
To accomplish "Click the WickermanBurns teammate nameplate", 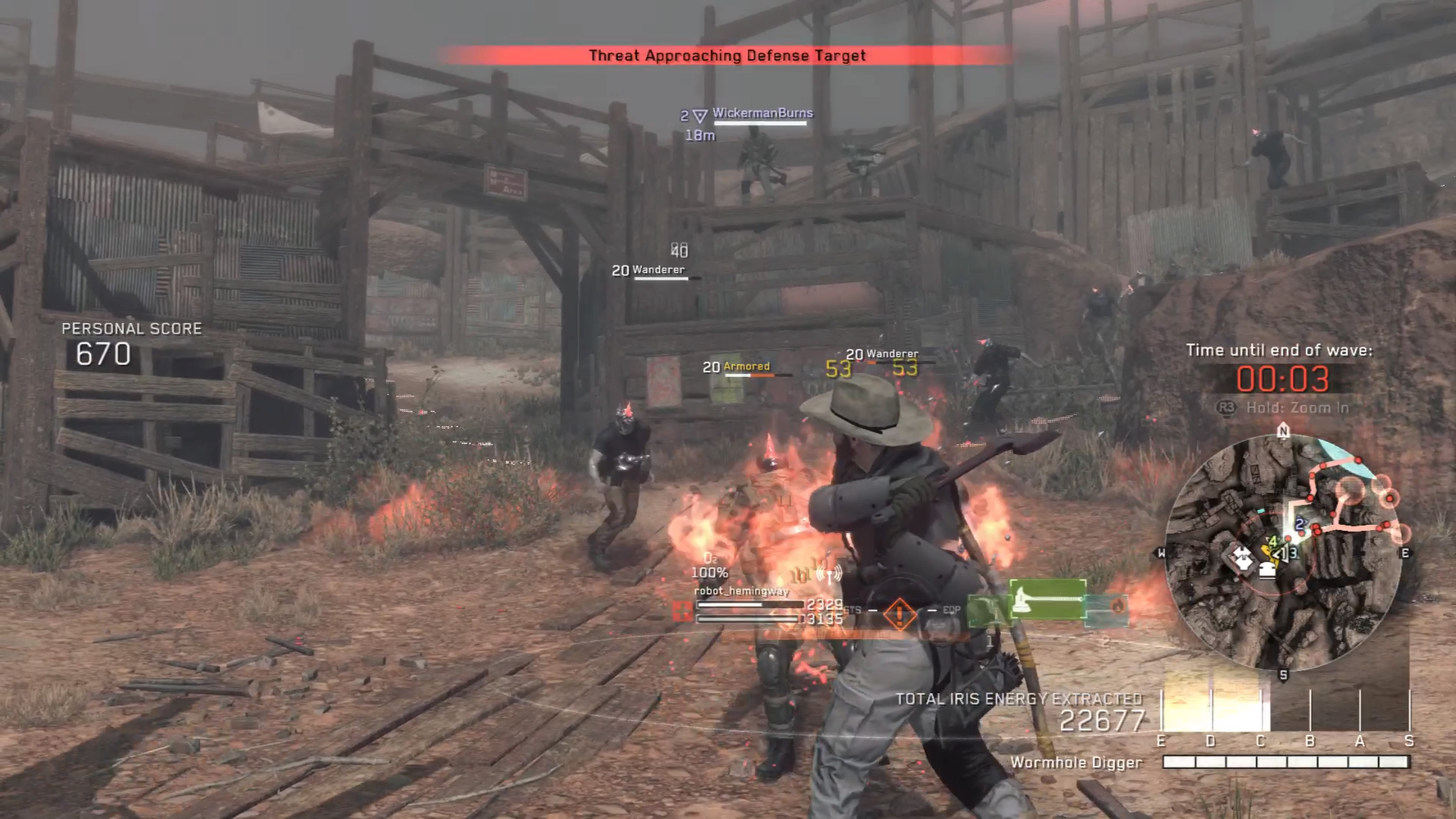I will (762, 113).
